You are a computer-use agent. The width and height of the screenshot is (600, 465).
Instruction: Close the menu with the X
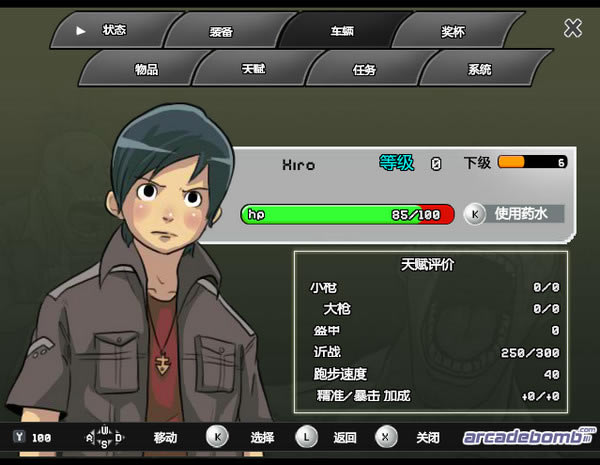[573, 28]
